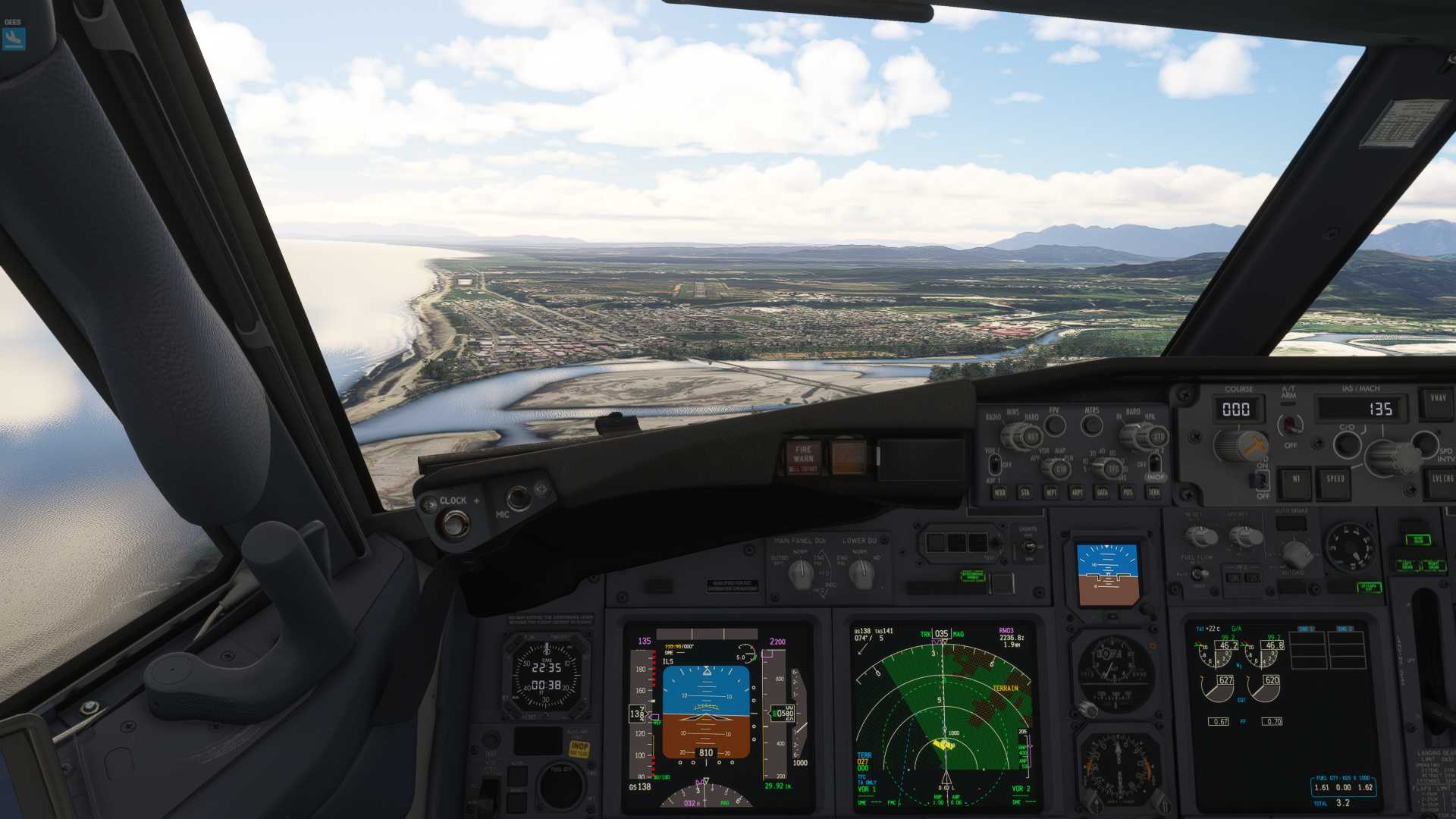1456x819 pixels.
Task: Toggle the MTRS meters button
Action: click(x=1092, y=425)
